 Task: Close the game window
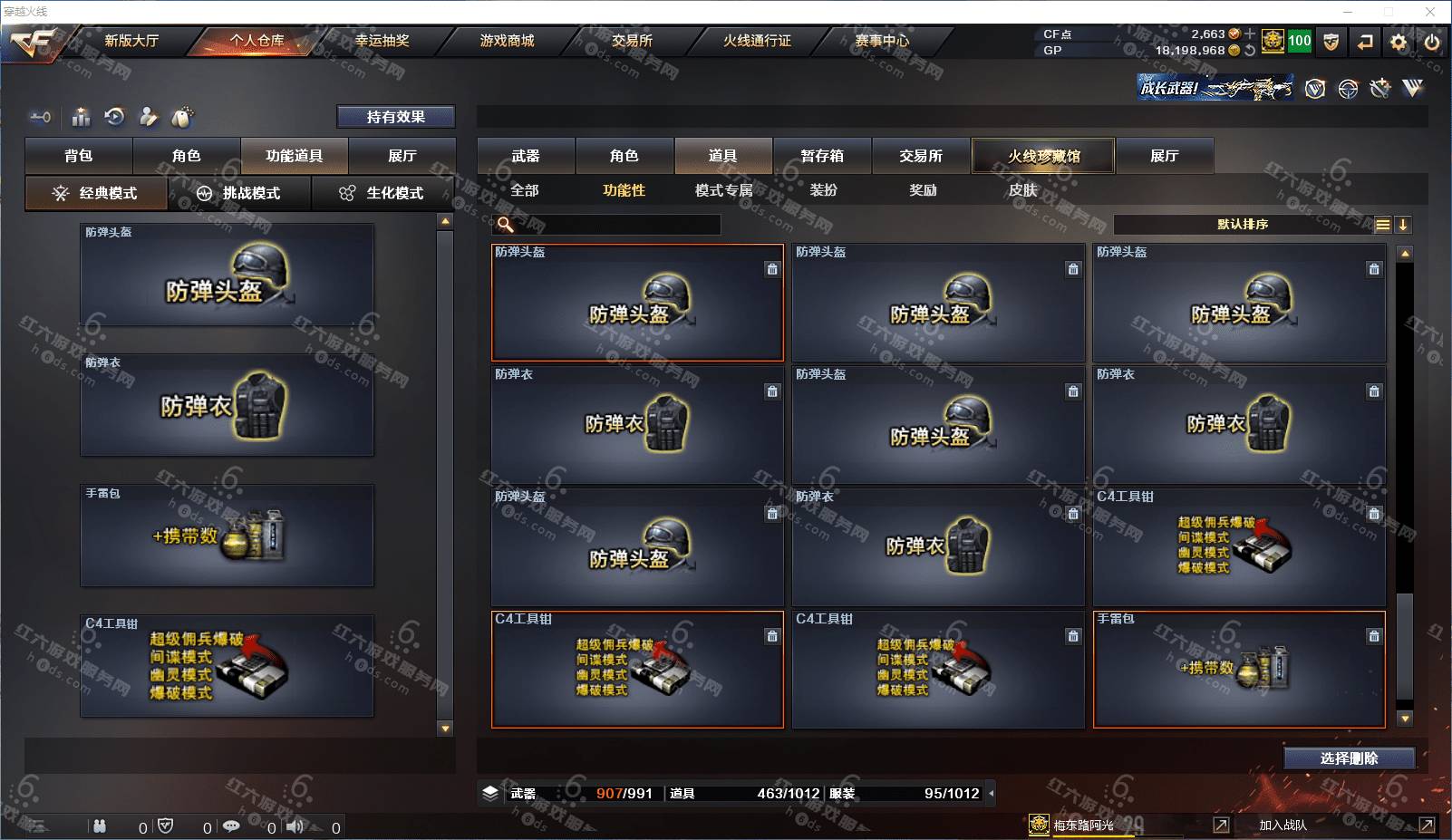pos(1430,12)
